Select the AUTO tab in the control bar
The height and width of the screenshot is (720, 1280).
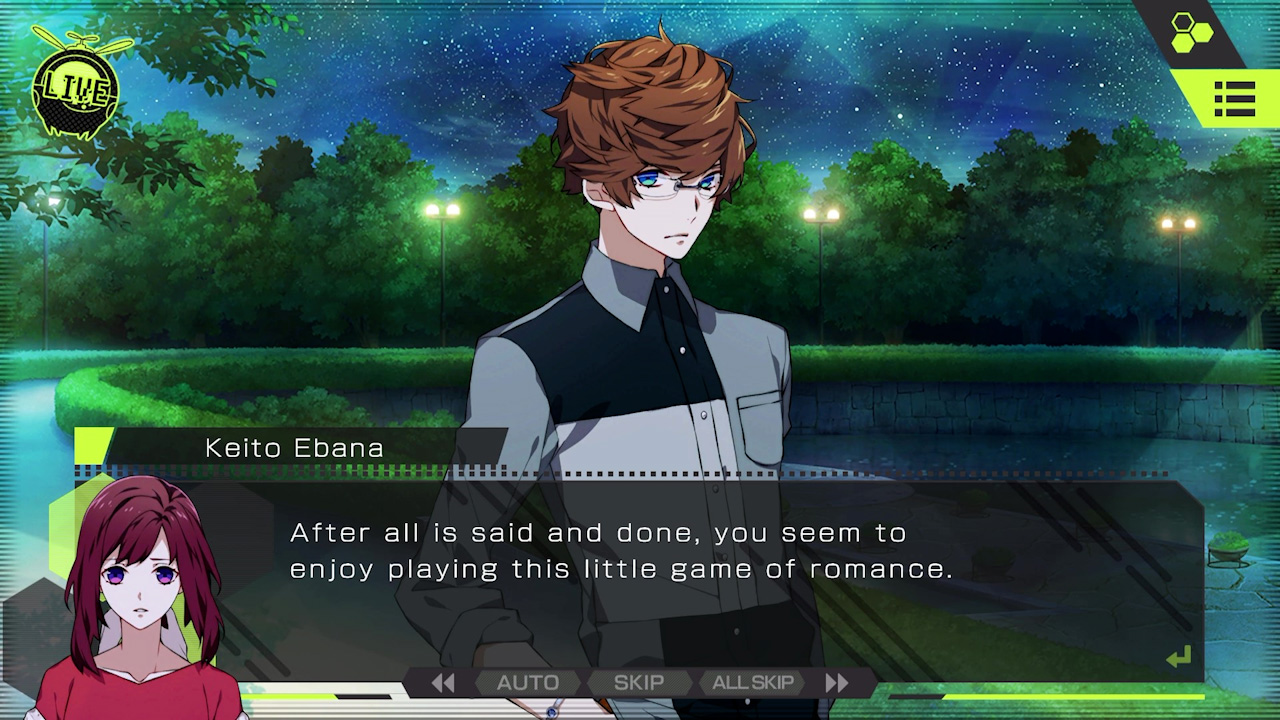tap(528, 682)
